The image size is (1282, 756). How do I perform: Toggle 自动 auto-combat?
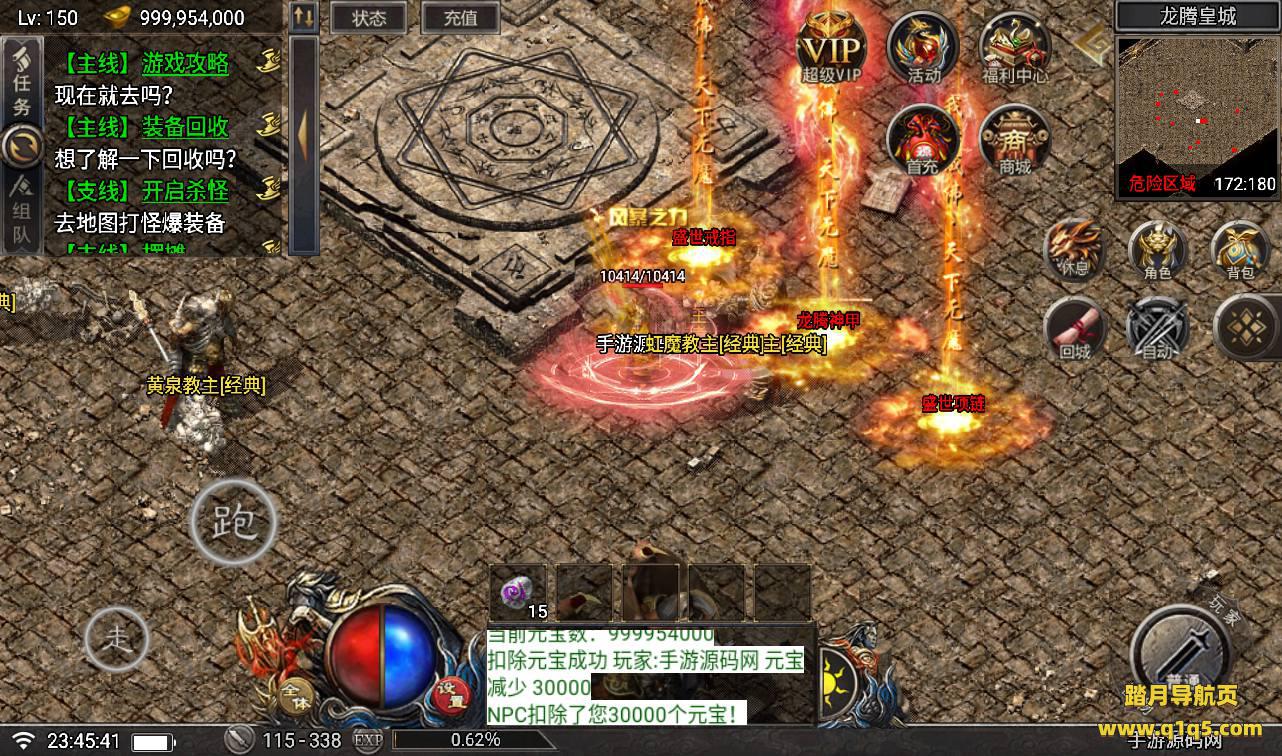1157,328
